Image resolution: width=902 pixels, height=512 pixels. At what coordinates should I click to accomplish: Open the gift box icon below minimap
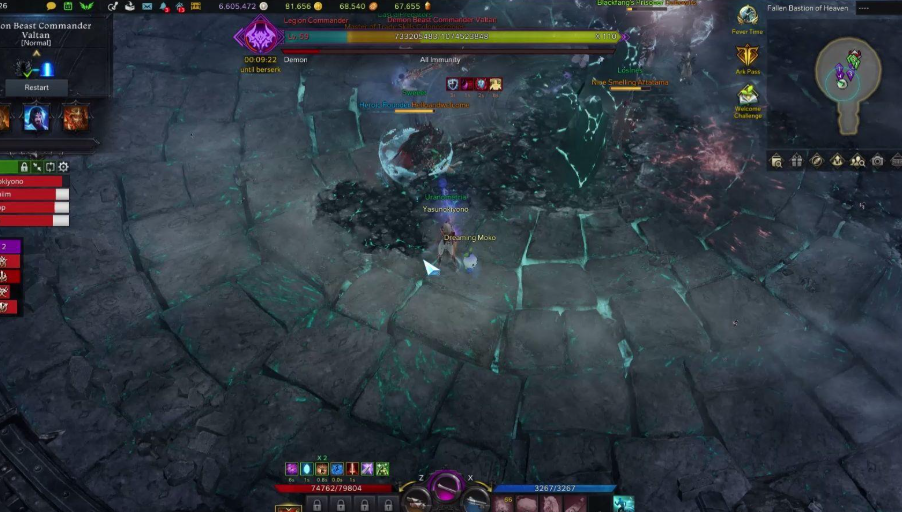[797, 160]
